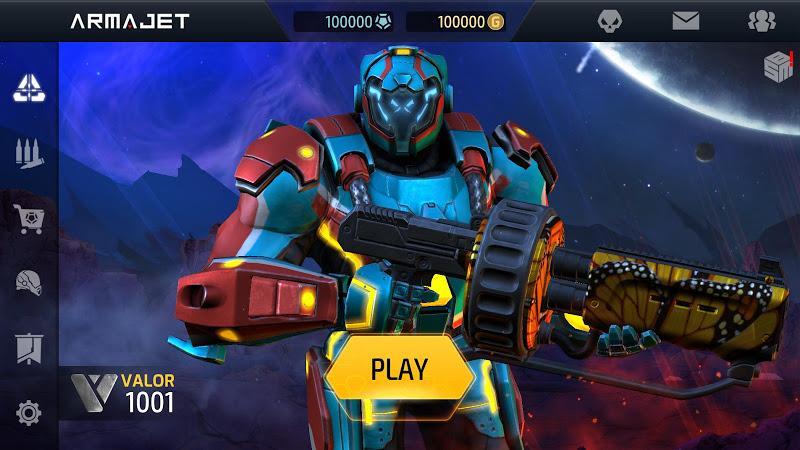Click the gold coin currency counter
The width and height of the screenshot is (800, 450).
pos(455,22)
